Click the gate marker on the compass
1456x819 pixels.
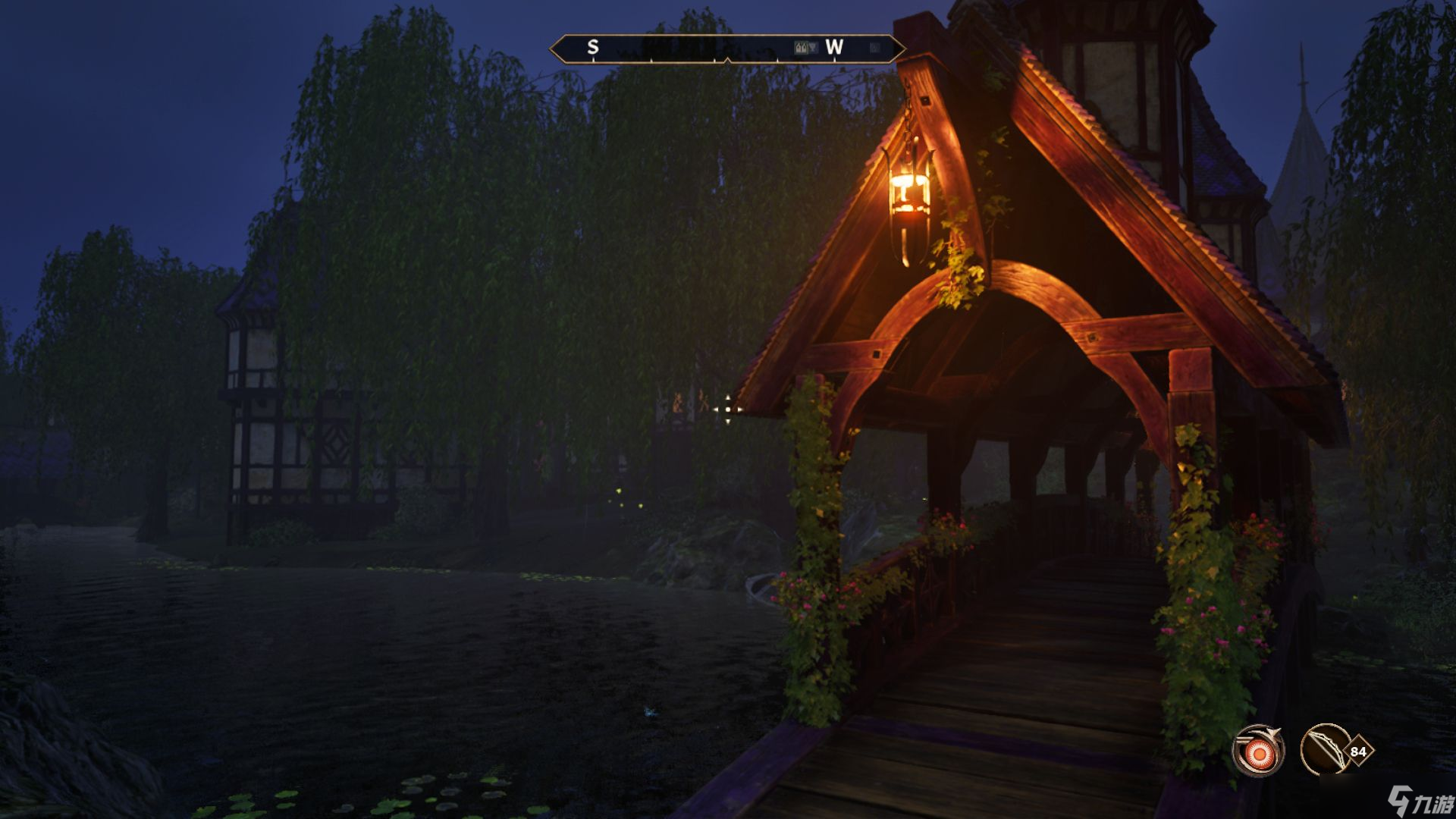(805, 48)
